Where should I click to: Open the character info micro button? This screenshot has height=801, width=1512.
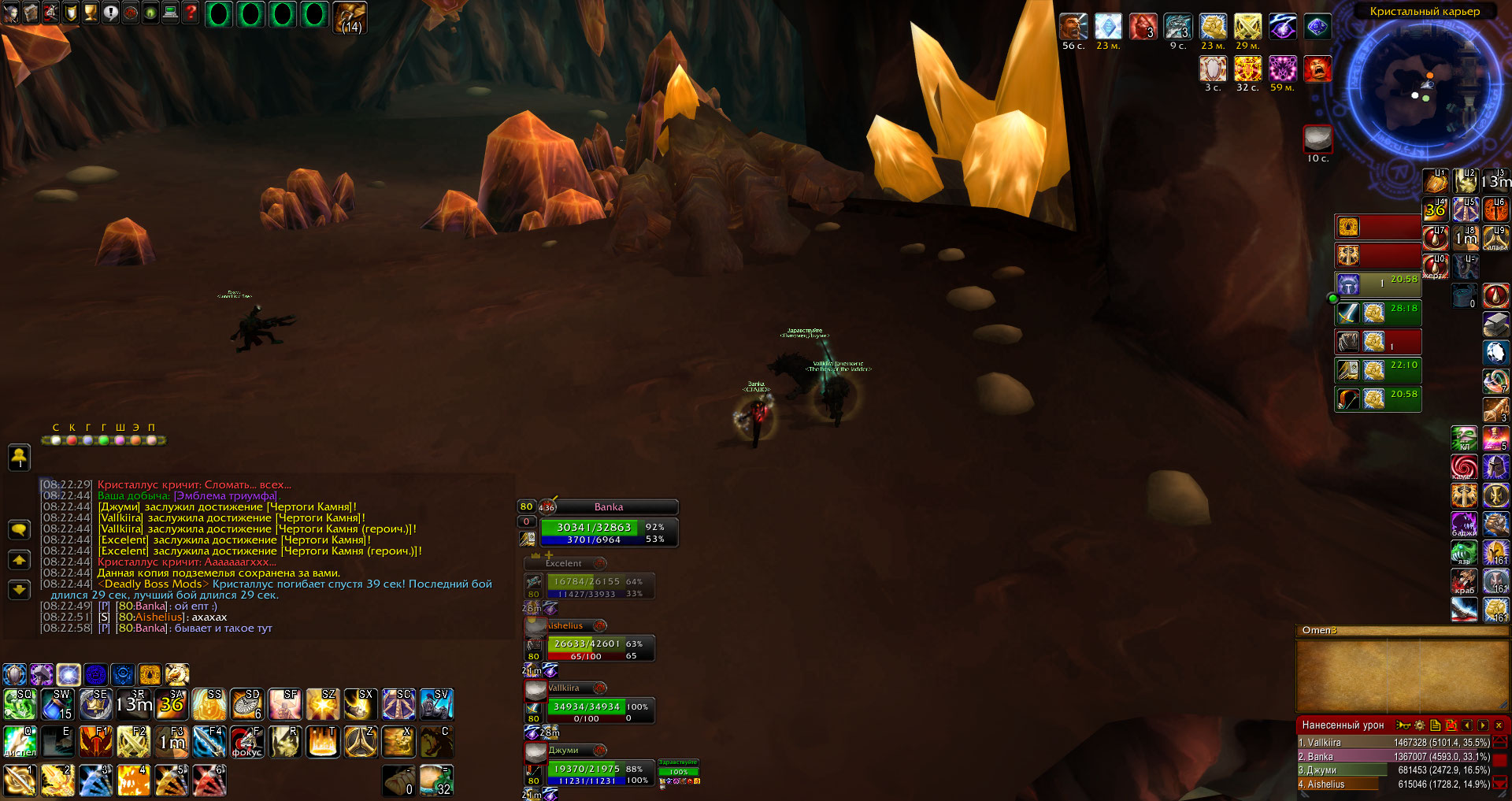point(10,13)
